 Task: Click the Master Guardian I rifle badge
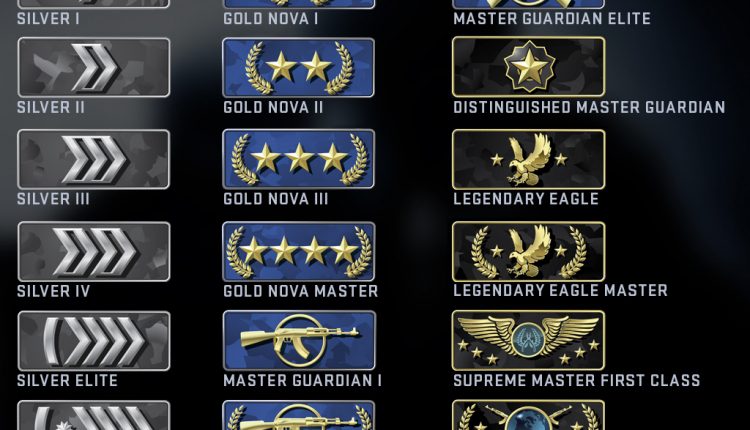298,341
